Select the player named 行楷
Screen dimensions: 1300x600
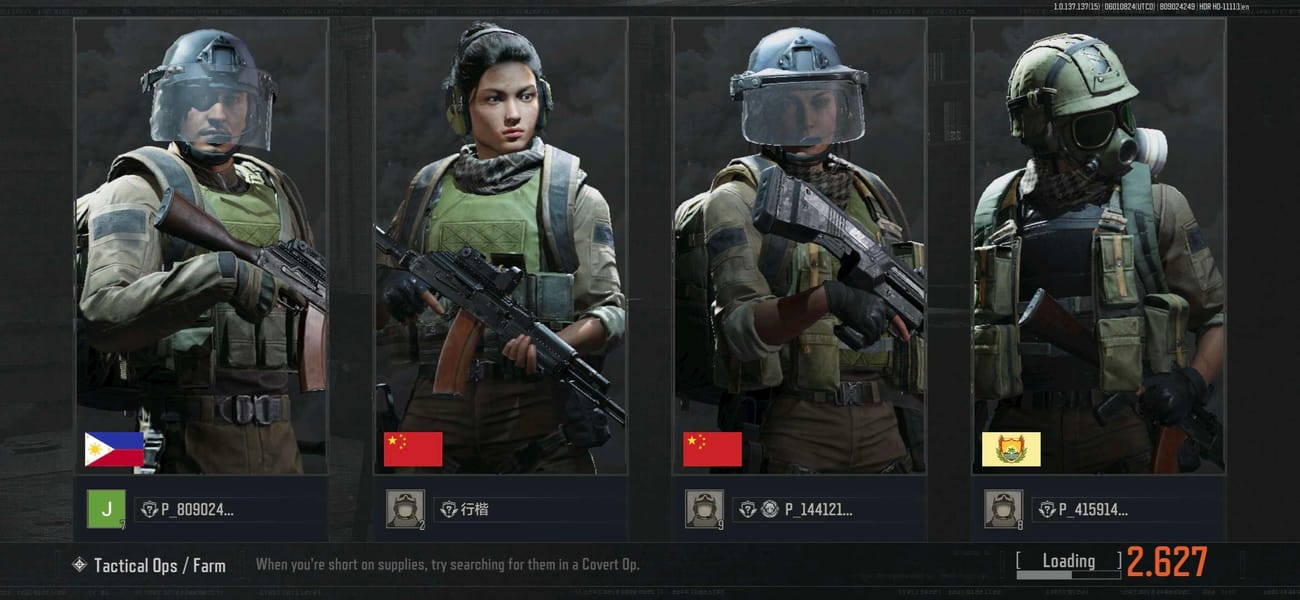[x=475, y=509]
